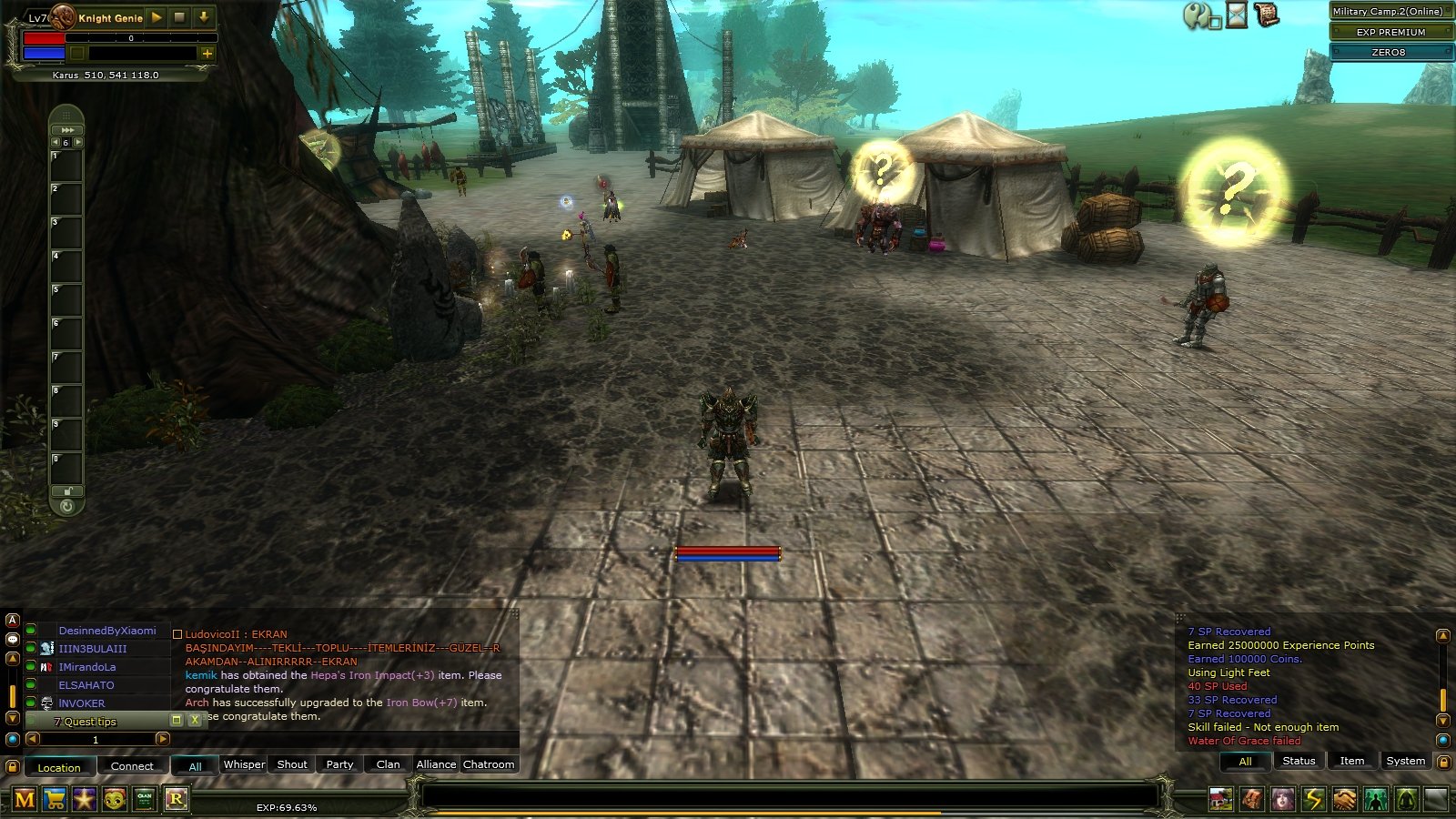Image resolution: width=1456 pixels, height=819 pixels.
Task: Stop the Knight Genie with the square button
Action: [179, 17]
